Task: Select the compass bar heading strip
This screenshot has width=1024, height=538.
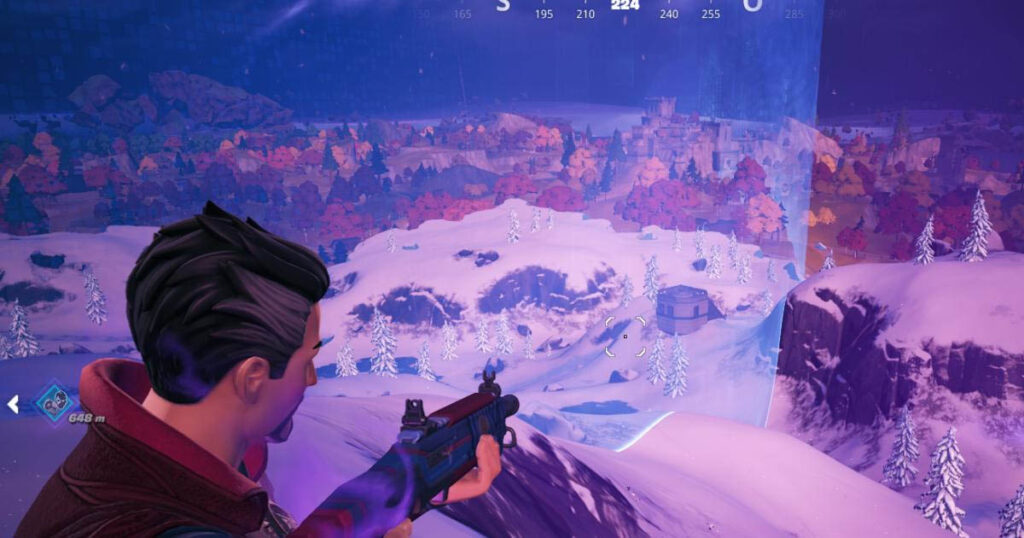Action: (x=625, y=9)
